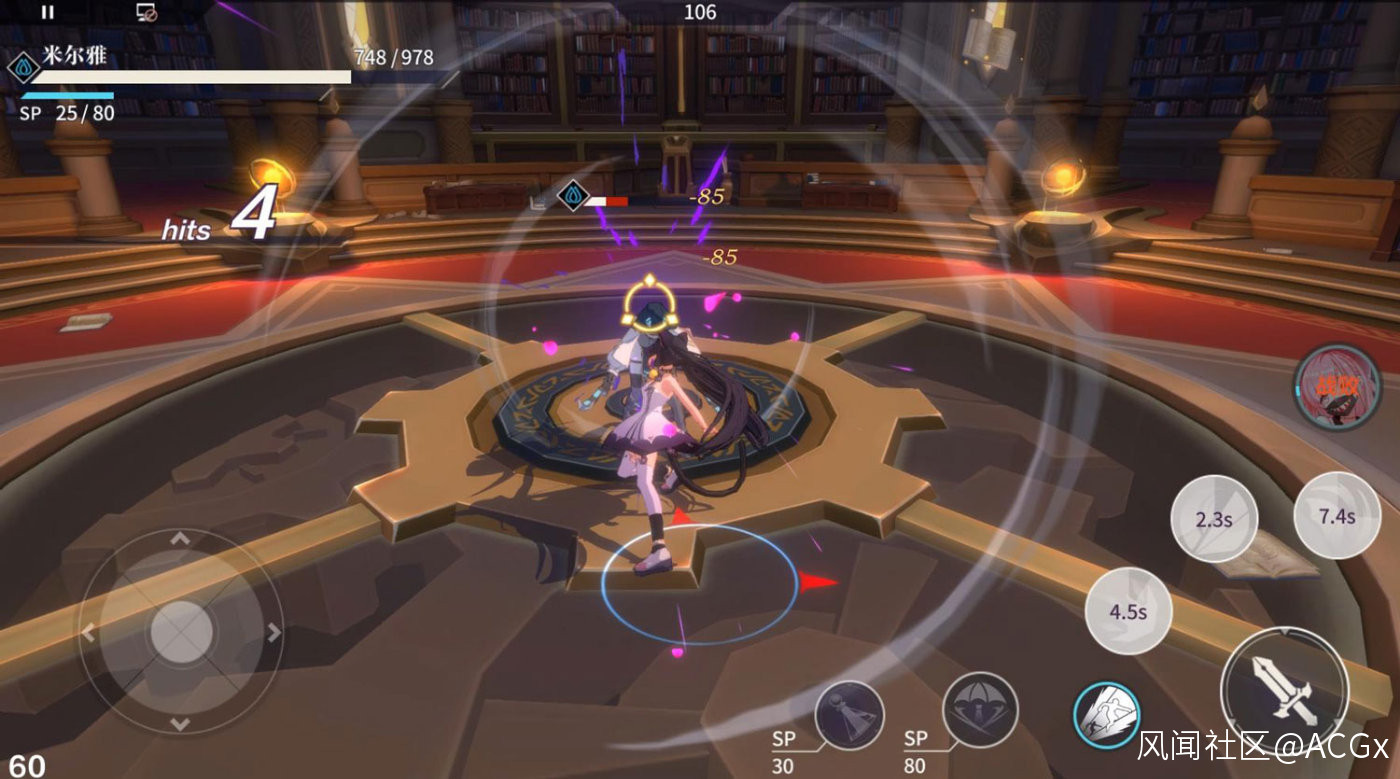Pause the battle
1400x779 pixels.
(x=47, y=12)
